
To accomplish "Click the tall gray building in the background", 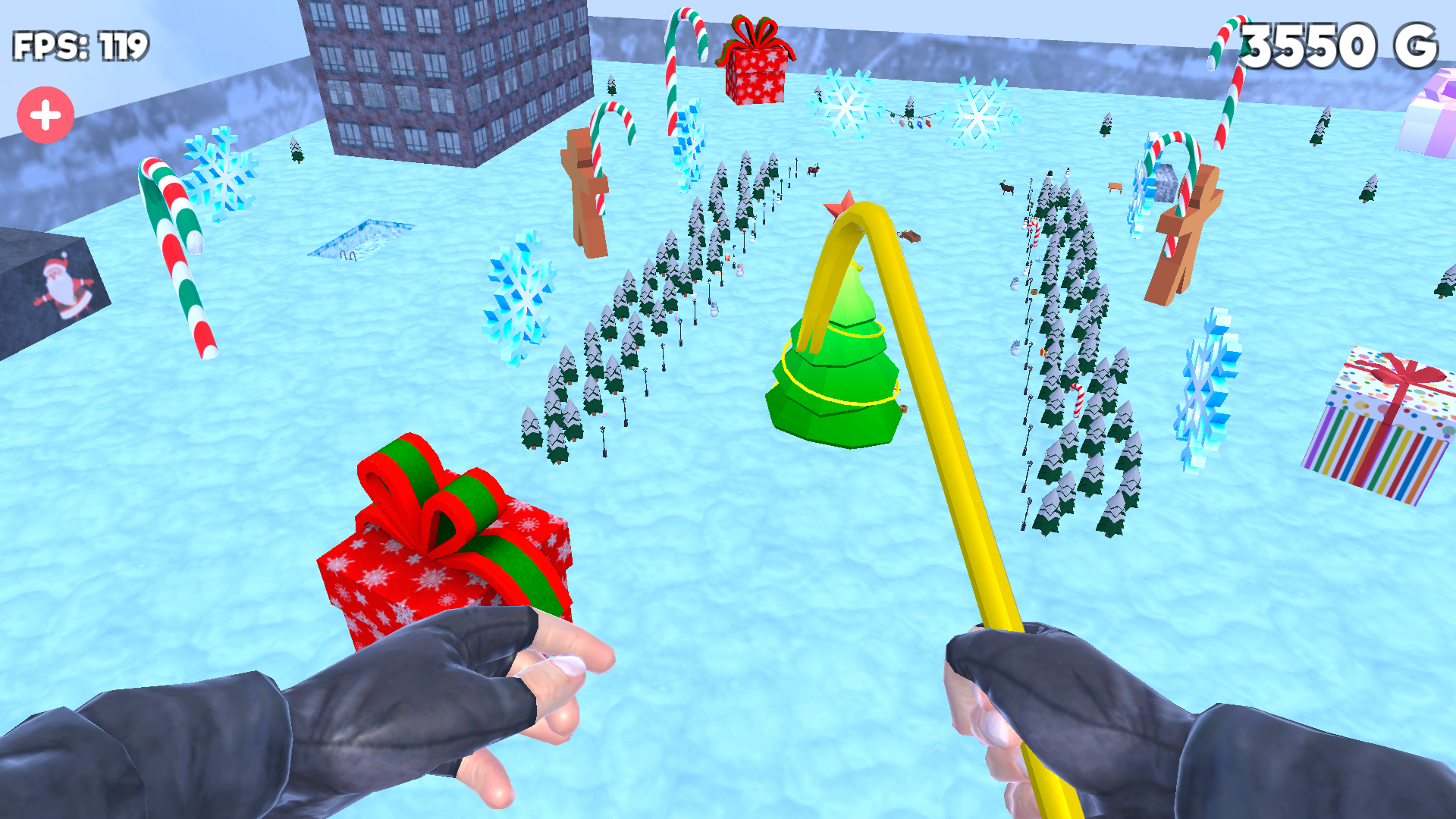I will 447,76.
